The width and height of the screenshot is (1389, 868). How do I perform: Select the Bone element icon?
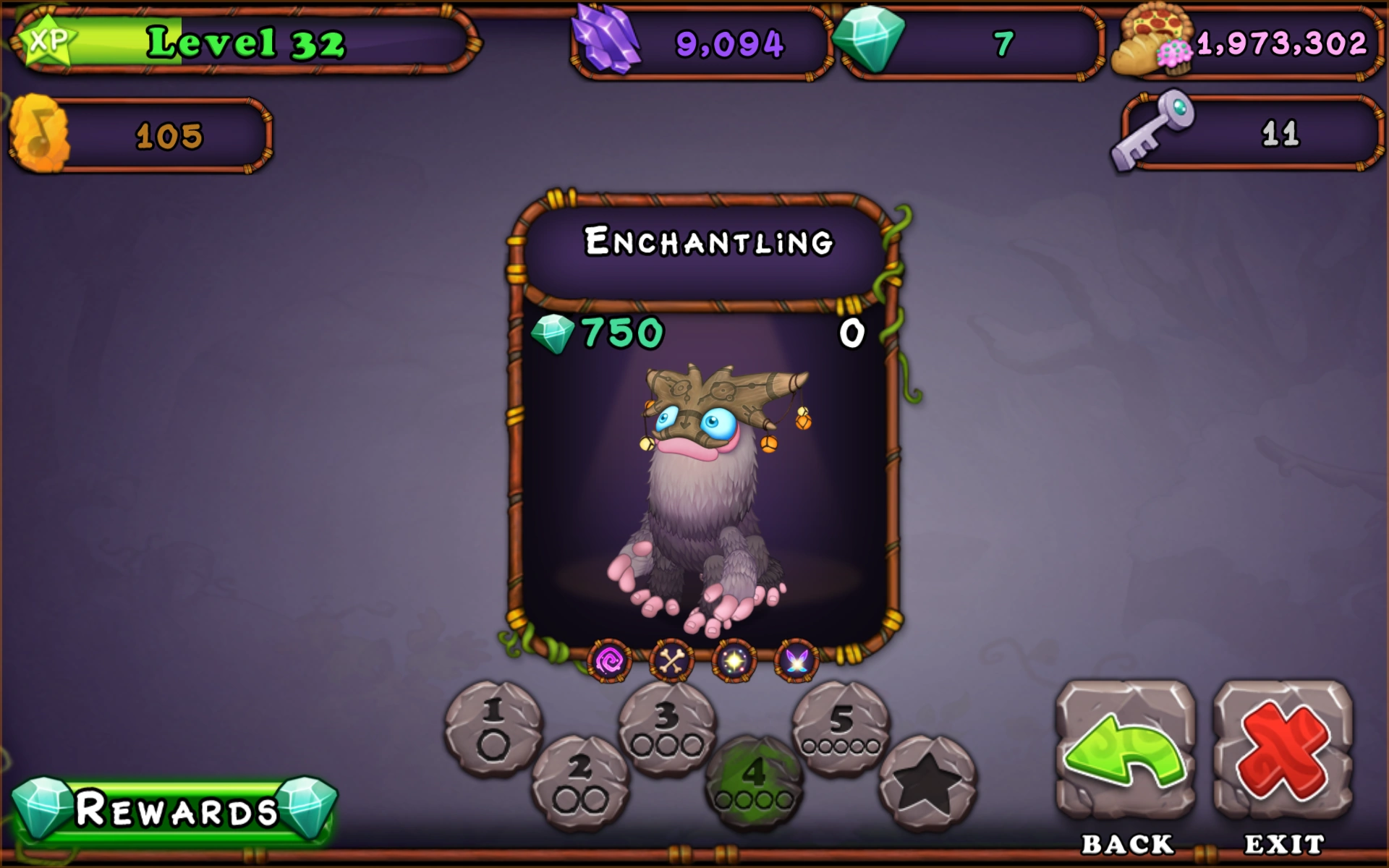point(671,660)
